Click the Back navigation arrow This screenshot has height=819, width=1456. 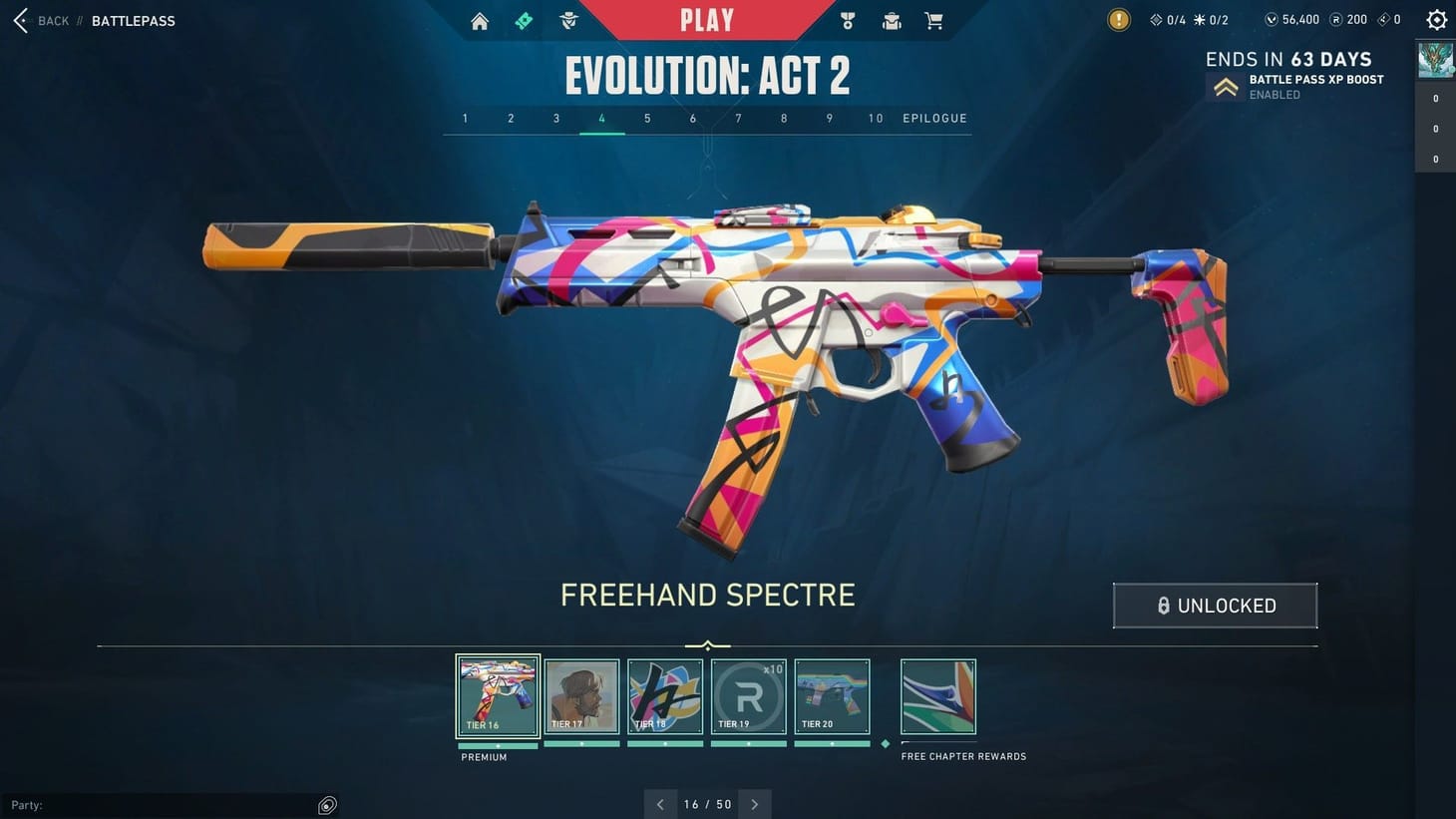click(x=19, y=20)
